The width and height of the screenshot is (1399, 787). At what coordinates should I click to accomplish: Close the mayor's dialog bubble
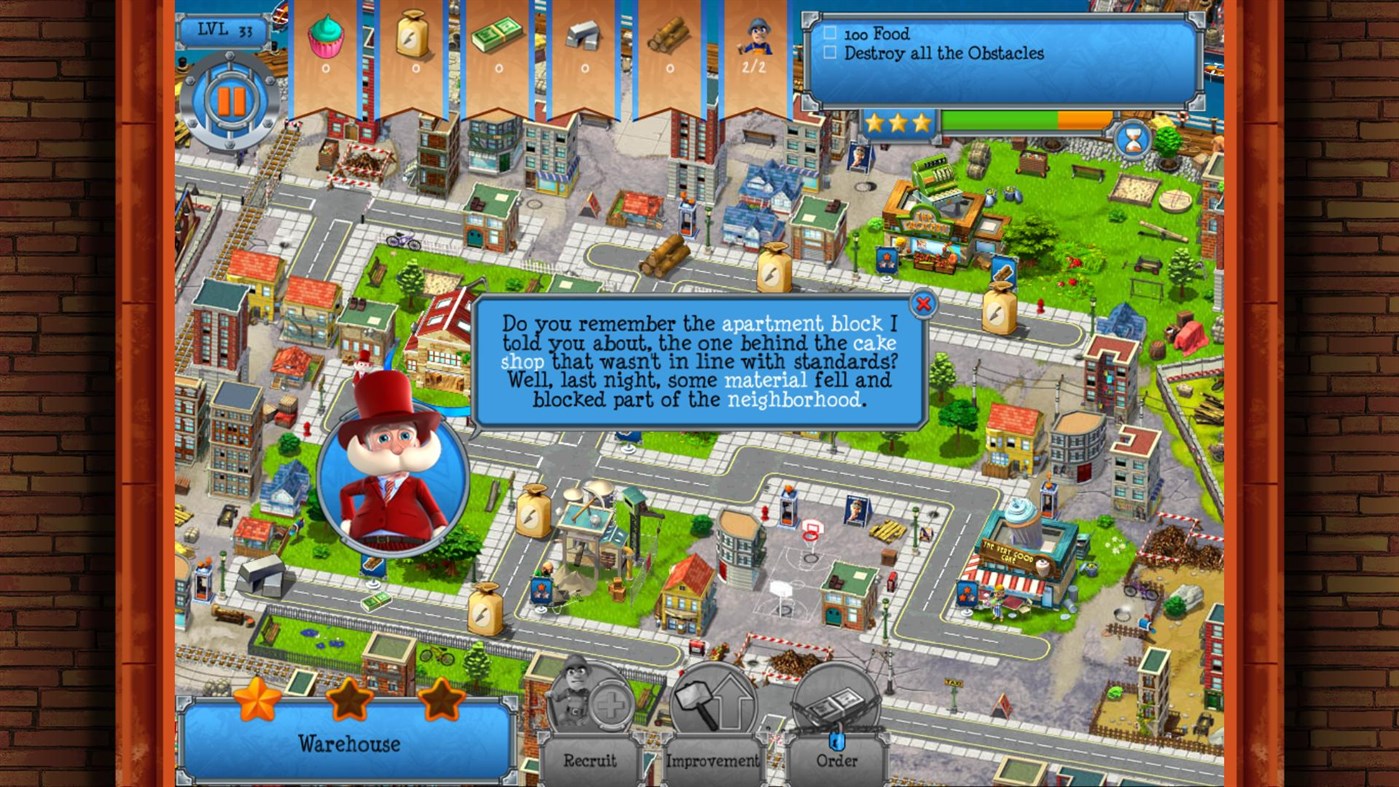[923, 304]
